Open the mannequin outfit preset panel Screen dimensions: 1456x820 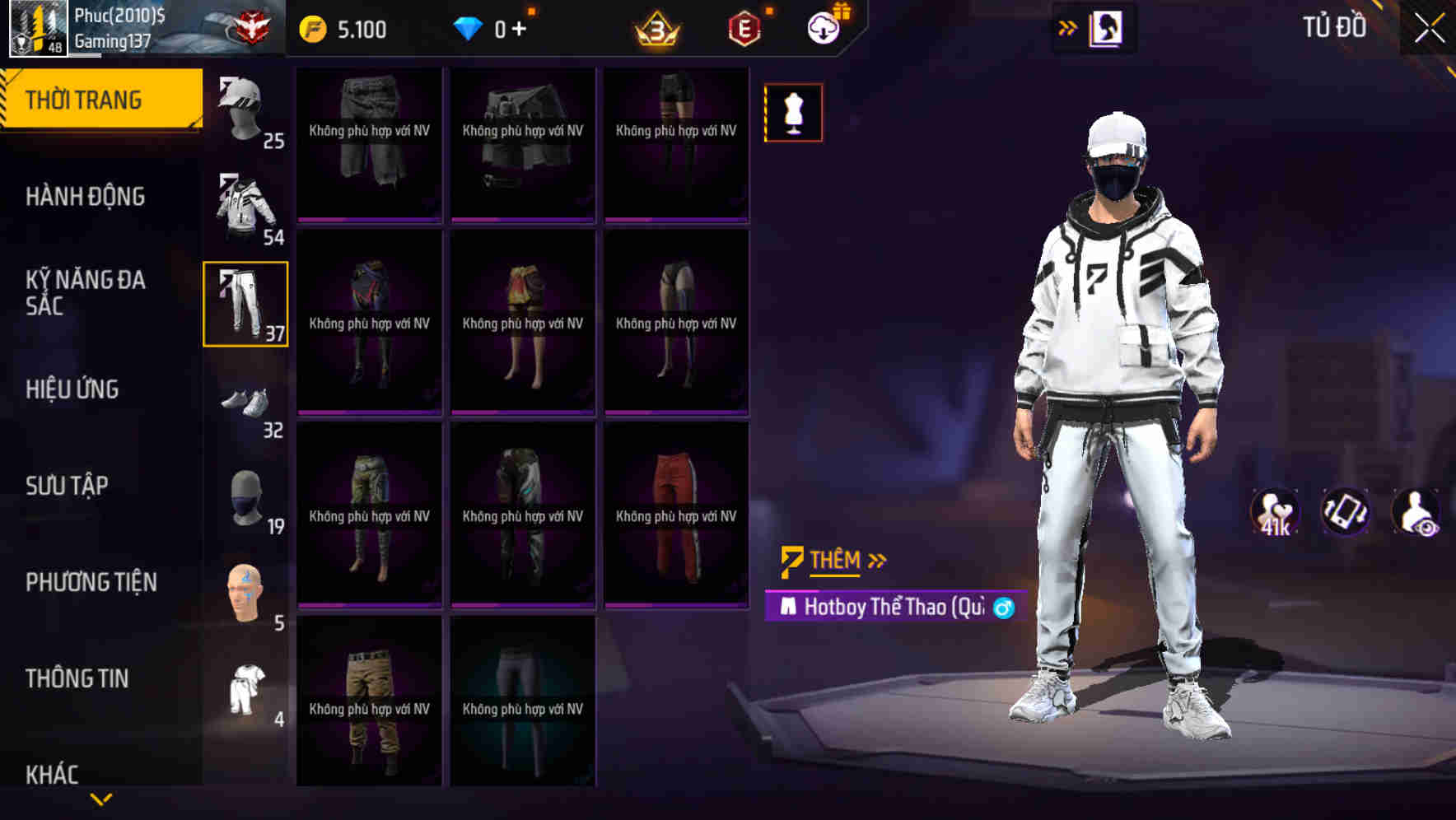[x=792, y=113]
